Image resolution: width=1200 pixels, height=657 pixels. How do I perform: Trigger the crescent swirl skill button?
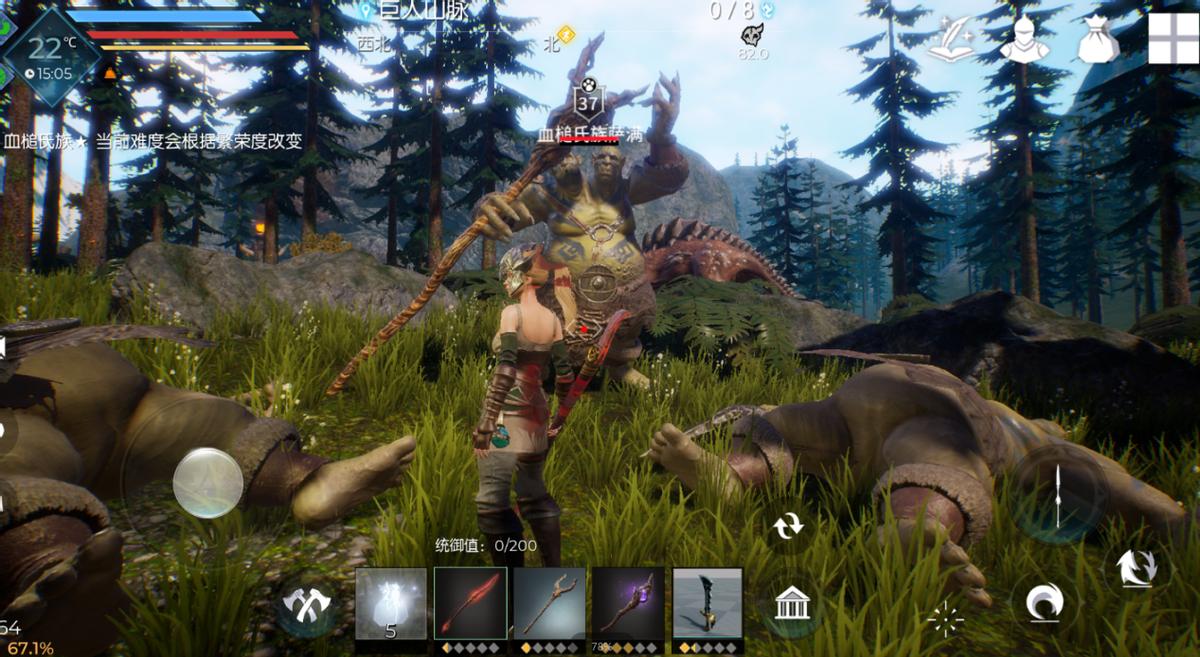coord(1044,602)
